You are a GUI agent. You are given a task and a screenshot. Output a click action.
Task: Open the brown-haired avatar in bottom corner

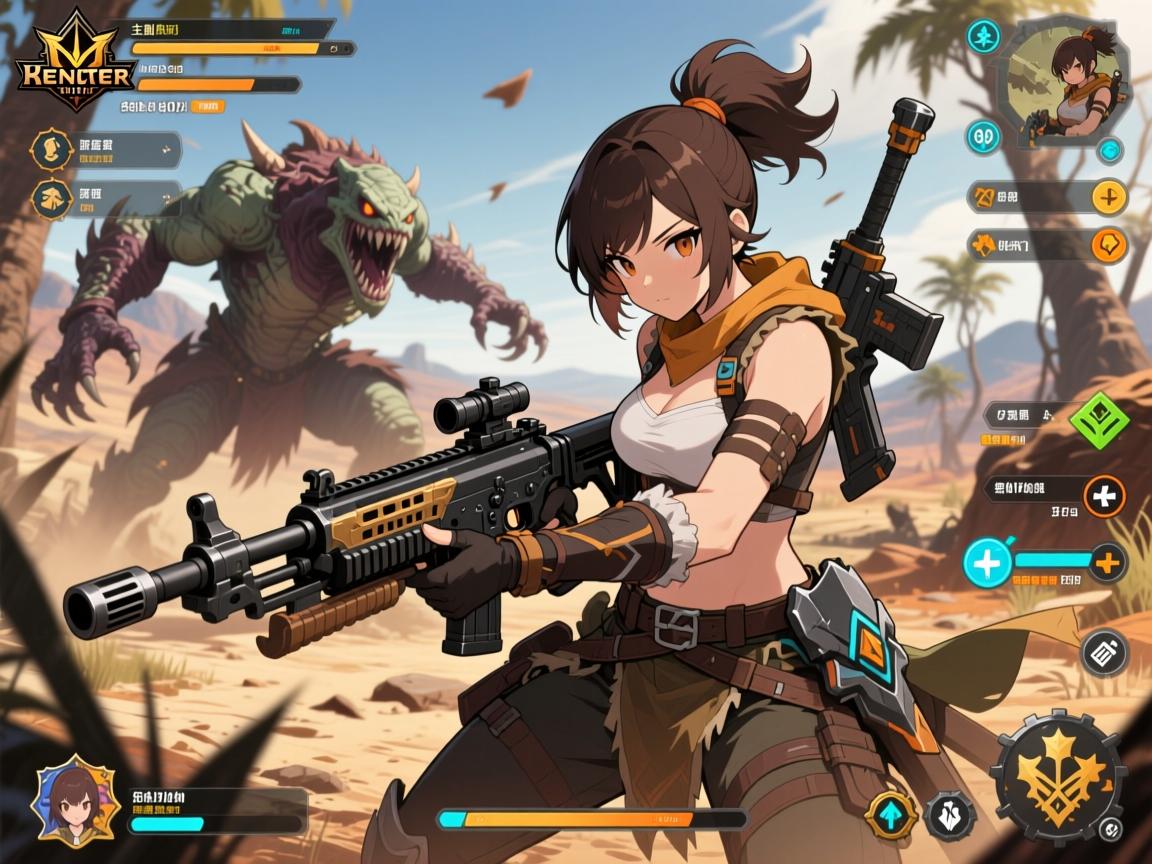(x=72, y=802)
